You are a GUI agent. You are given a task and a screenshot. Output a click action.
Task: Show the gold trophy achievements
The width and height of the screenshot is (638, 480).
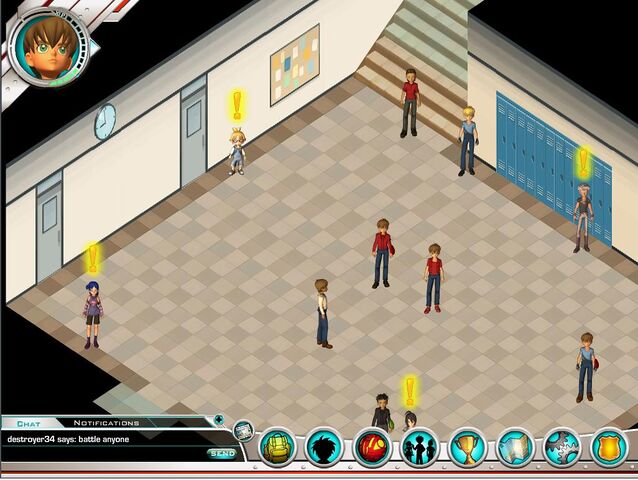468,447
